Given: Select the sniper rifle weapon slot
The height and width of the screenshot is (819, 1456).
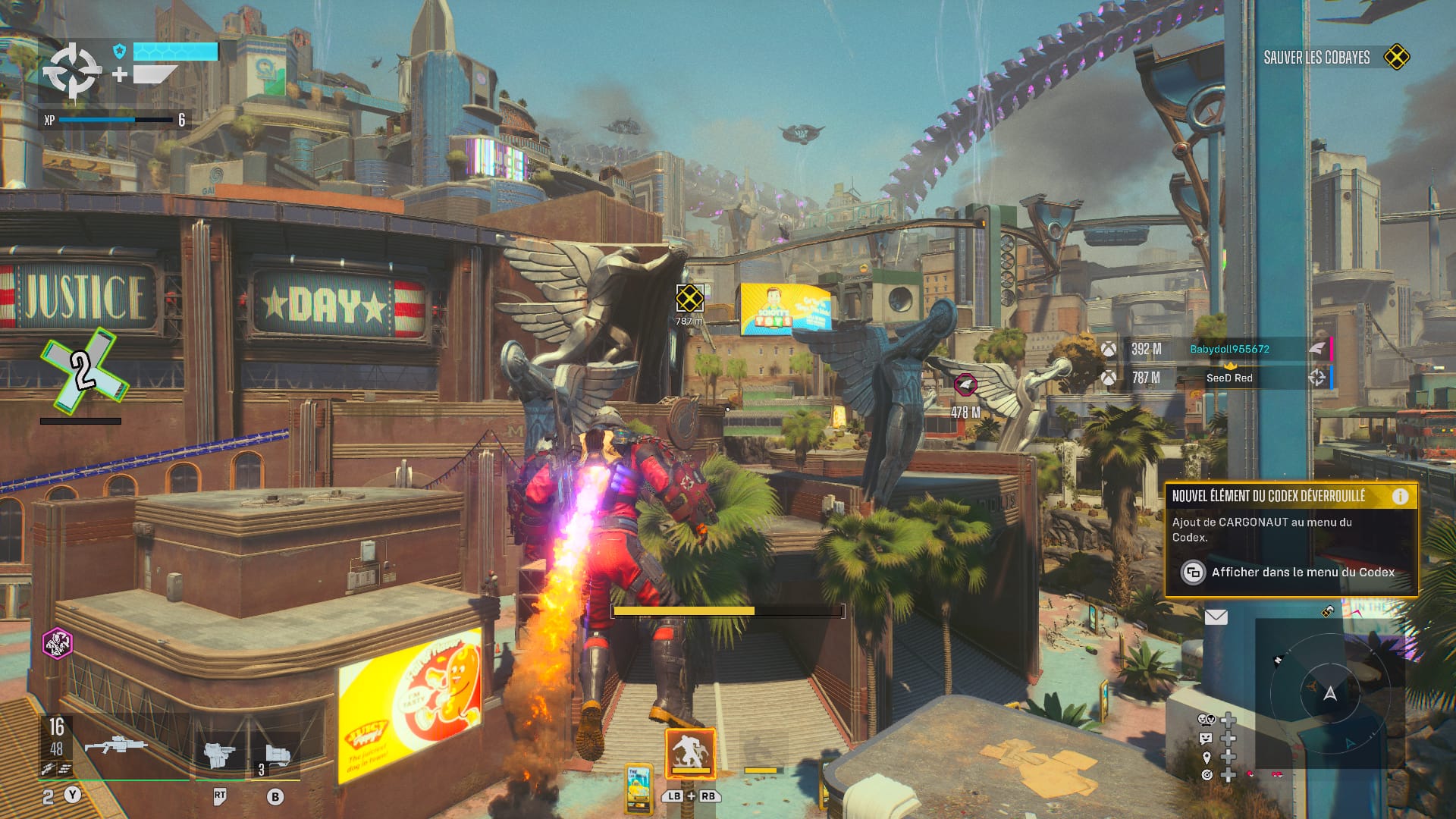Looking at the screenshot, I should coord(116,745).
